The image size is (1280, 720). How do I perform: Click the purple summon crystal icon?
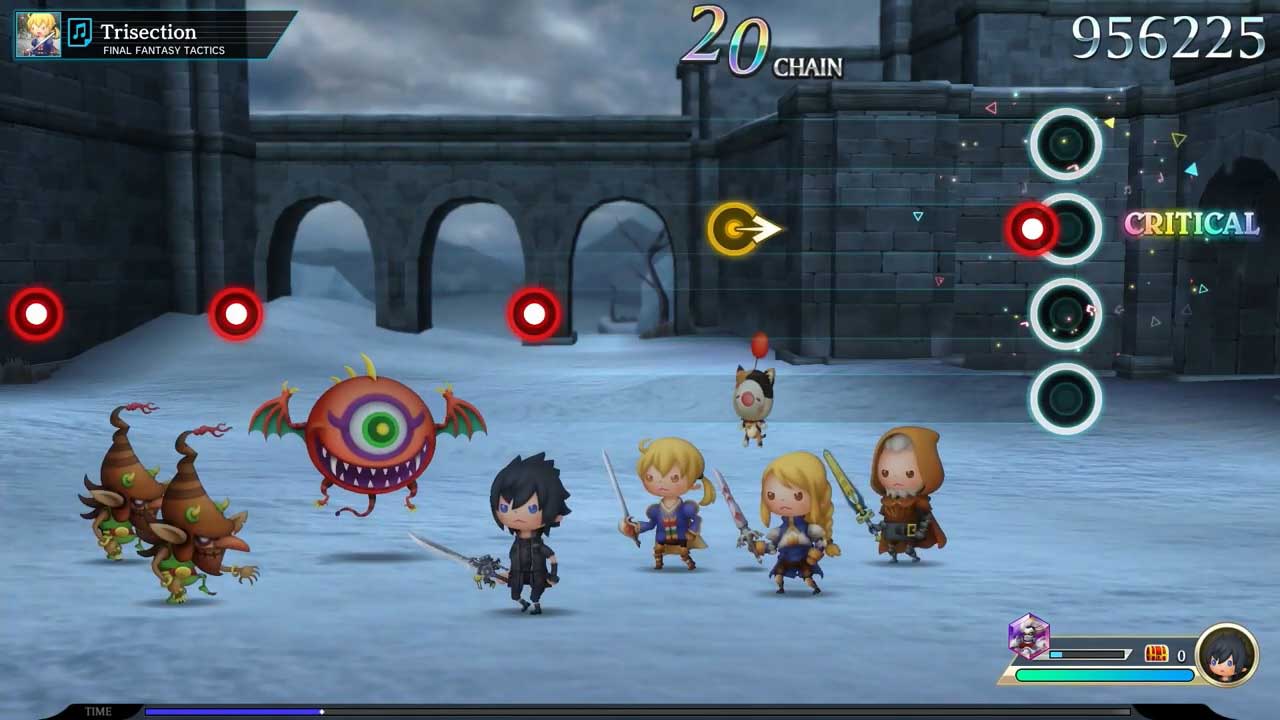pyautogui.click(x=1028, y=636)
